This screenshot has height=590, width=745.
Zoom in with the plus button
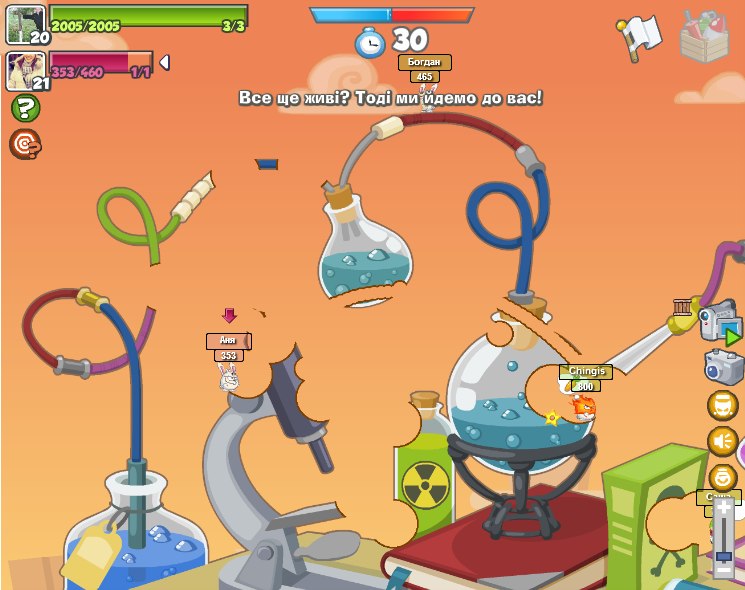click(723, 508)
